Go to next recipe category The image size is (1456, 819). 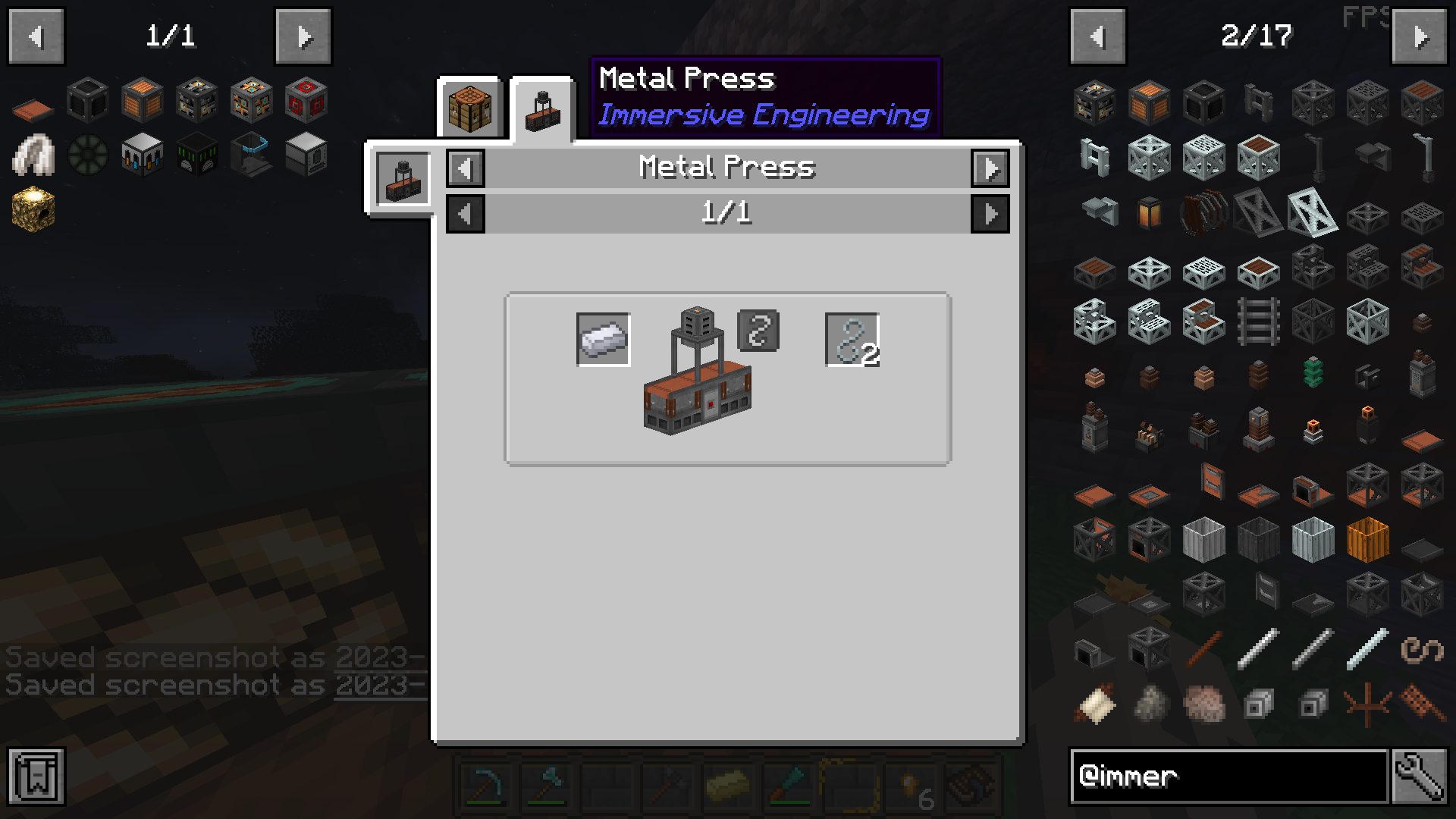pyautogui.click(x=990, y=168)
